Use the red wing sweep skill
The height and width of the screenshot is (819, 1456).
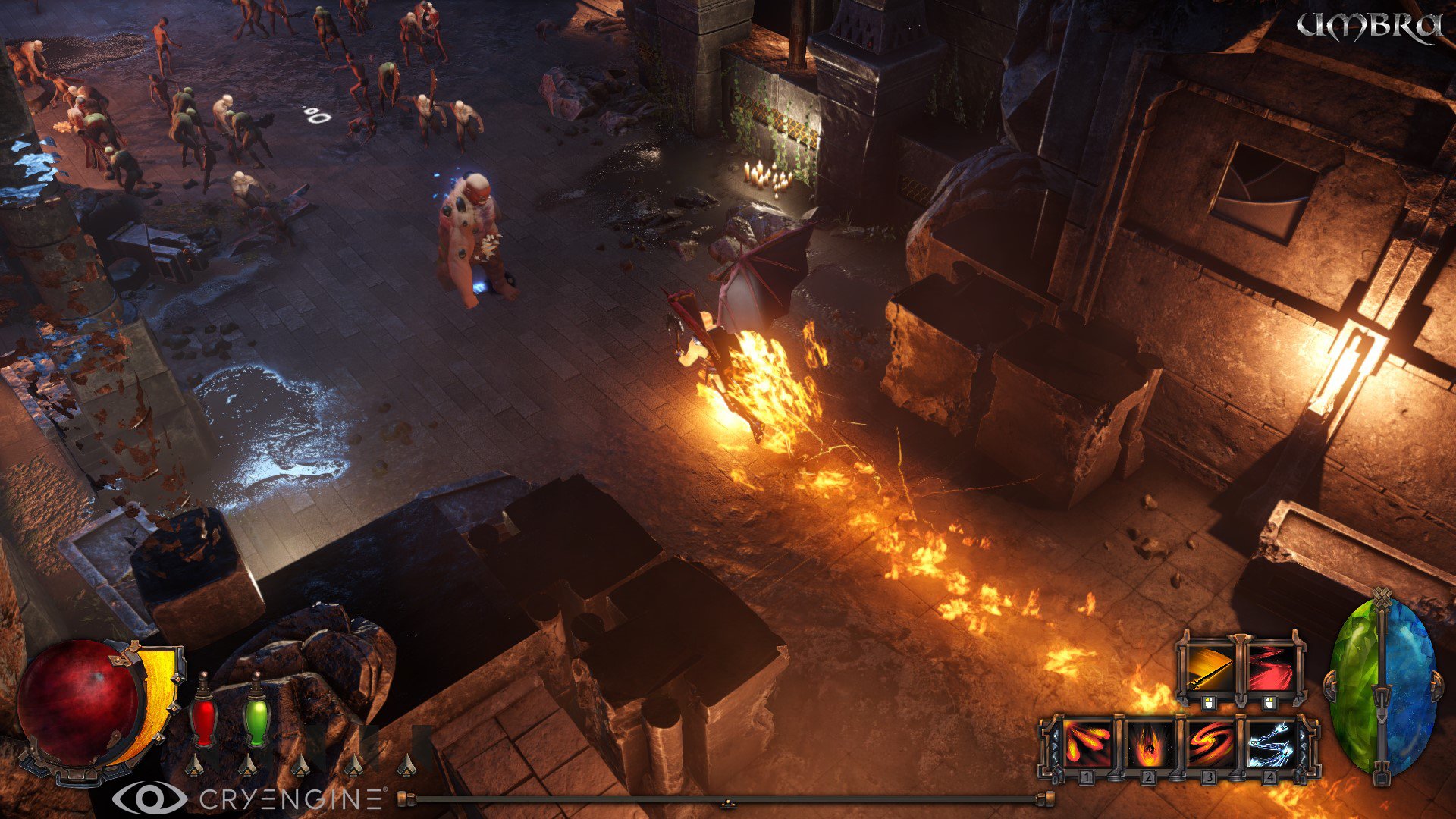(1271, 667)
